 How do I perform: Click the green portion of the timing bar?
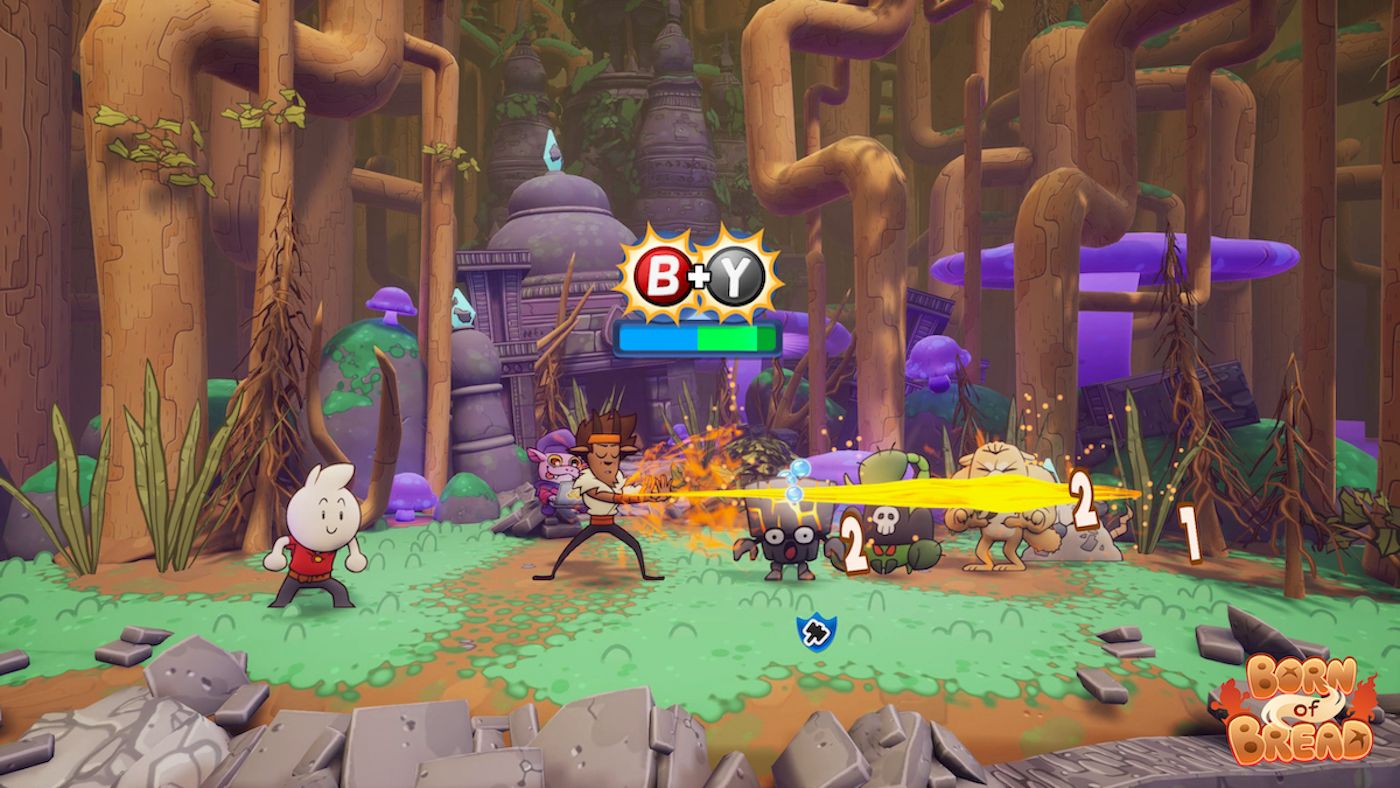coord(735,339)
